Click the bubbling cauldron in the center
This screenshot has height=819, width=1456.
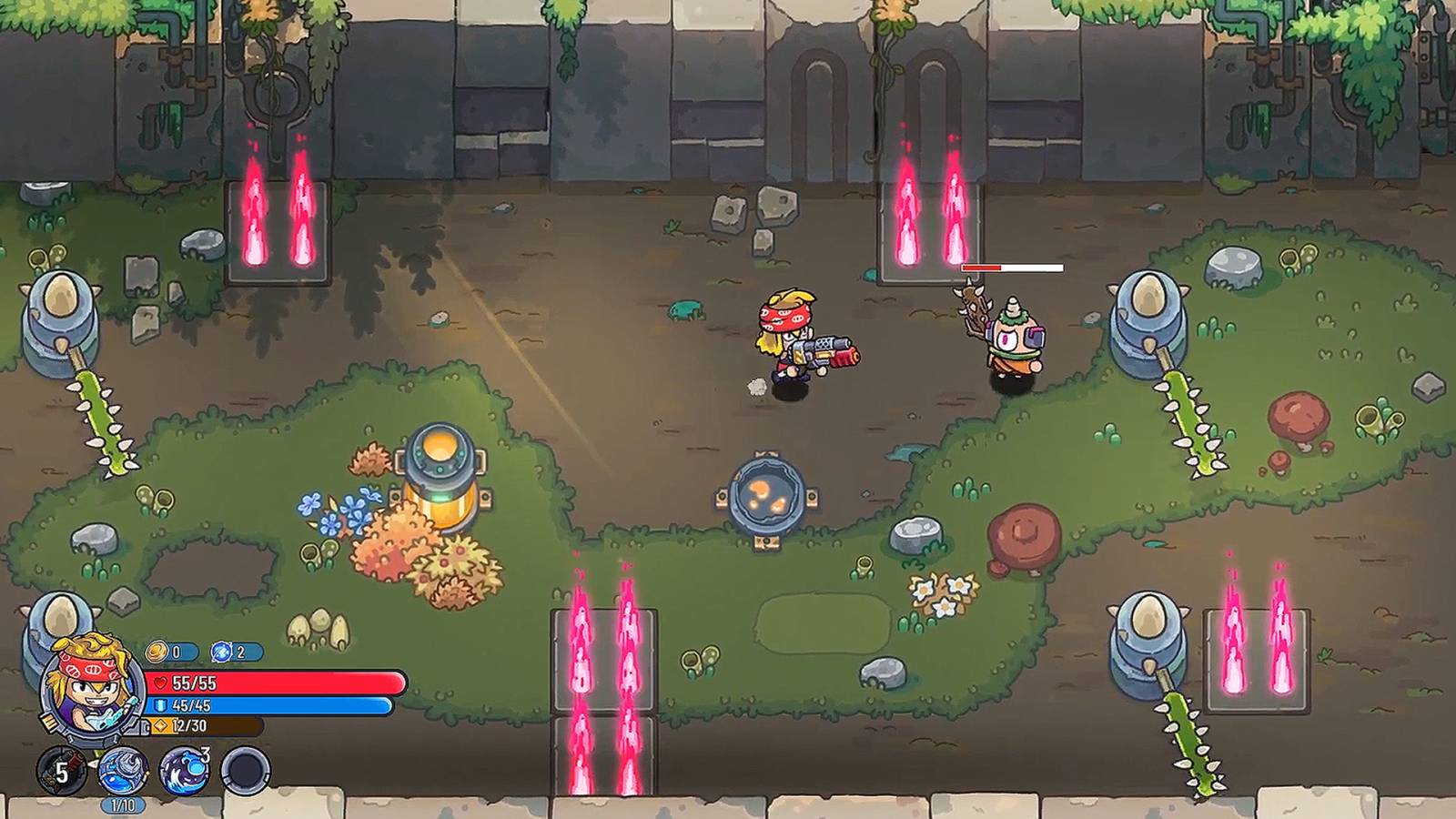764,491
